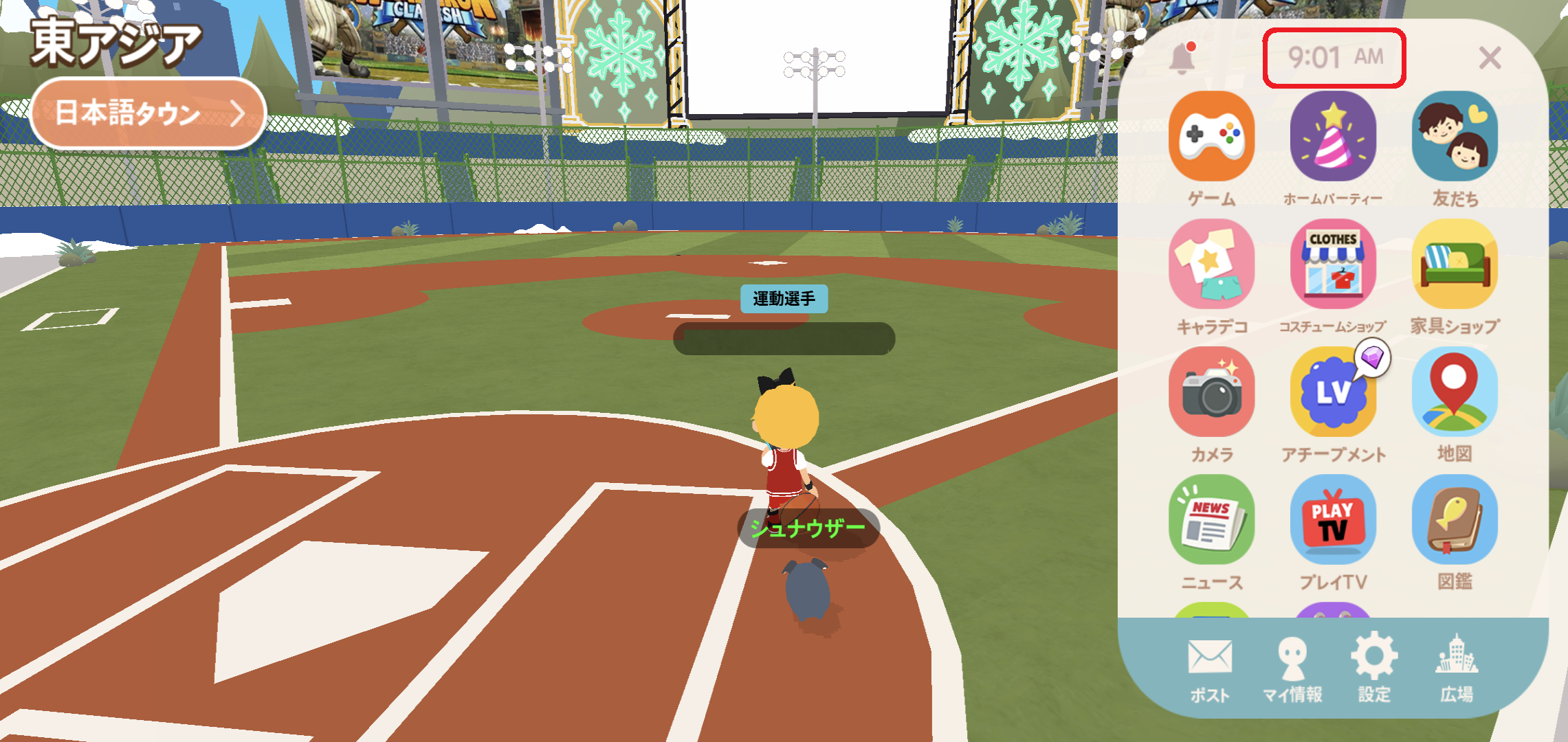Check the notification bell

coord(1182,58)
